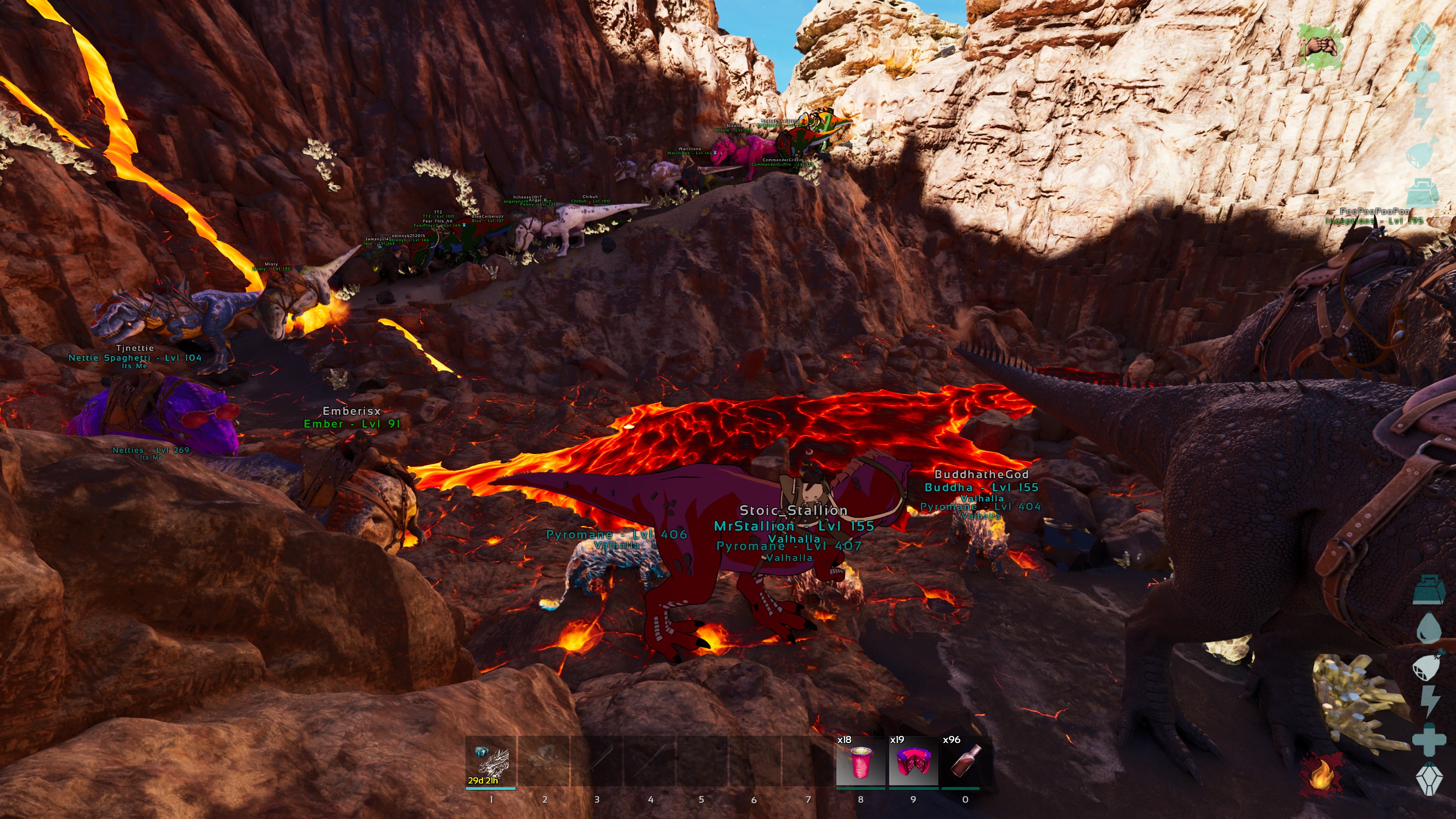Use the red cup drink stack x18
1456x819 pixels.
coord(860,761)
